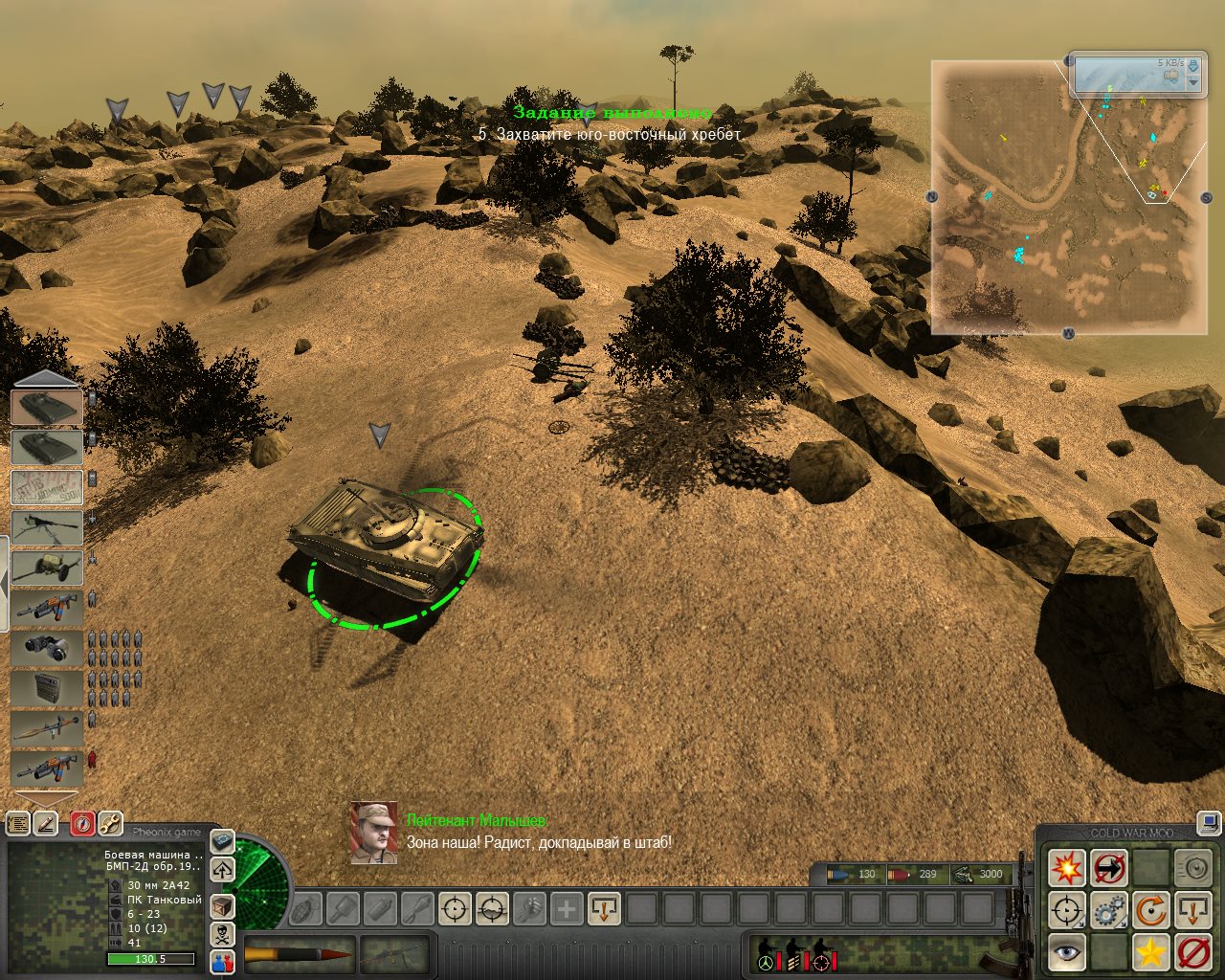1225x980 pixels.
Task: Pick the radio operator unit card
Action: pos(47,688)
